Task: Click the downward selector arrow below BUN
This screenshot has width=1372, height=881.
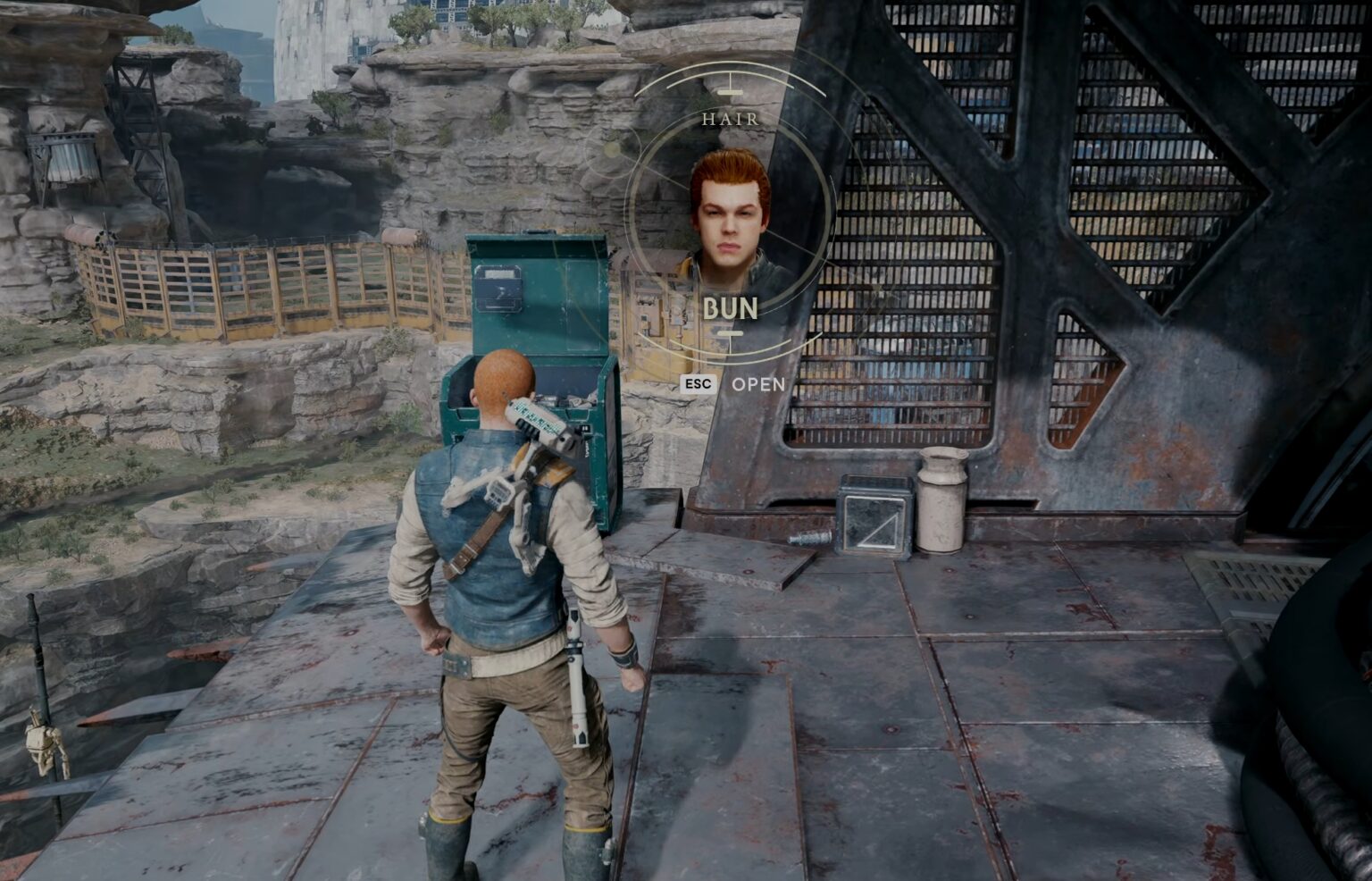Action: tap(732, 335)
